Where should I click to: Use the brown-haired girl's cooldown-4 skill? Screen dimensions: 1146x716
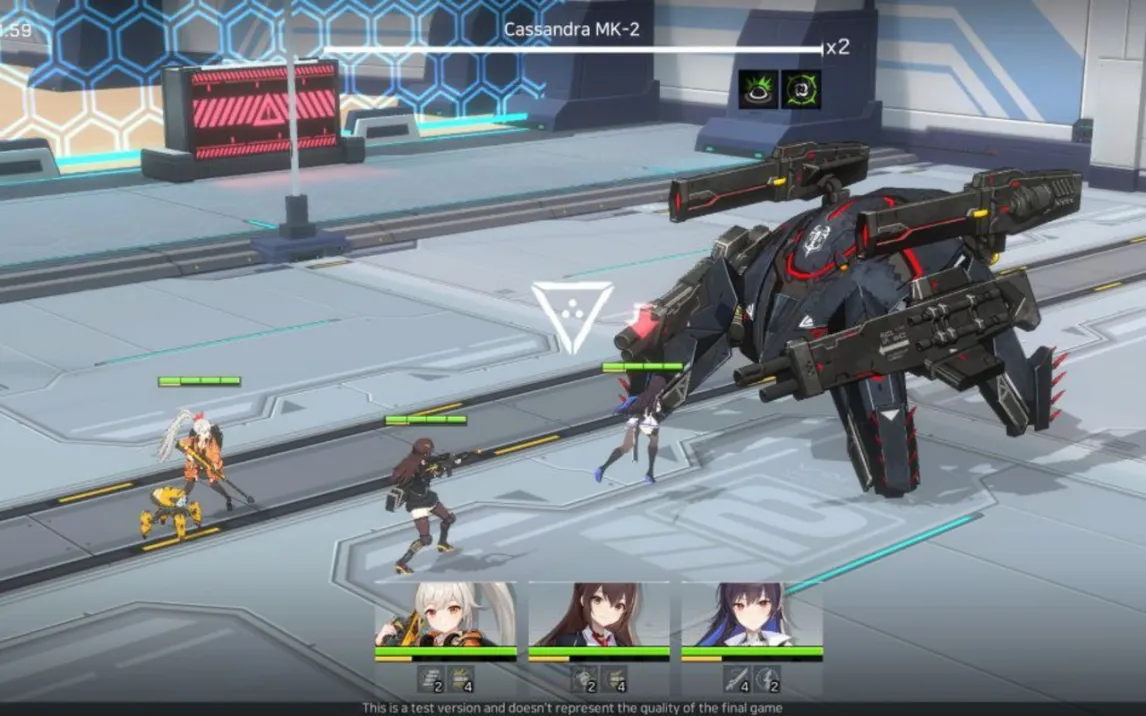[615, 679]
